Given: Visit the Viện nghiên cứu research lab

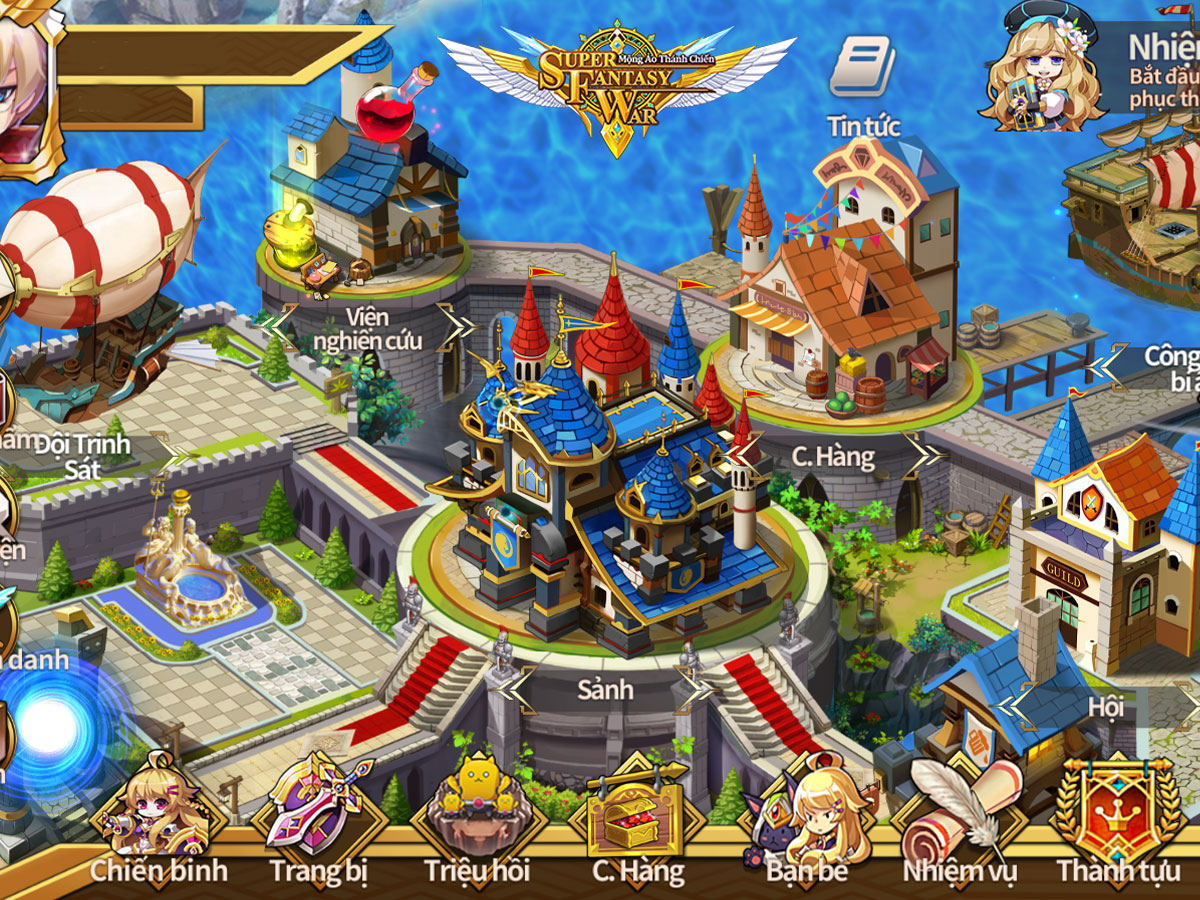Looking at the screenshot, I should coord(365,190).
